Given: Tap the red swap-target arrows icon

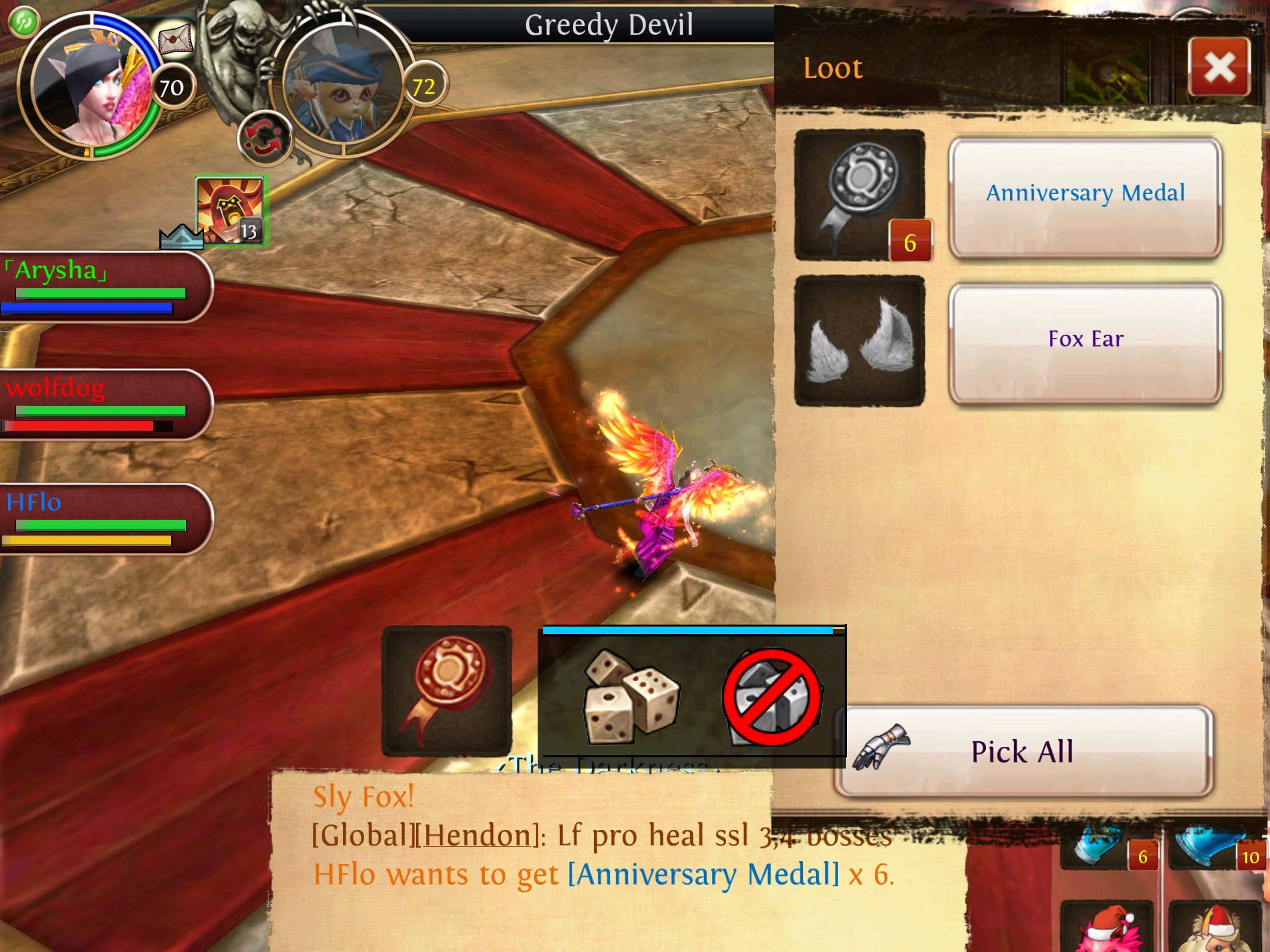Looking at the screenshot, I should [265, 138].
